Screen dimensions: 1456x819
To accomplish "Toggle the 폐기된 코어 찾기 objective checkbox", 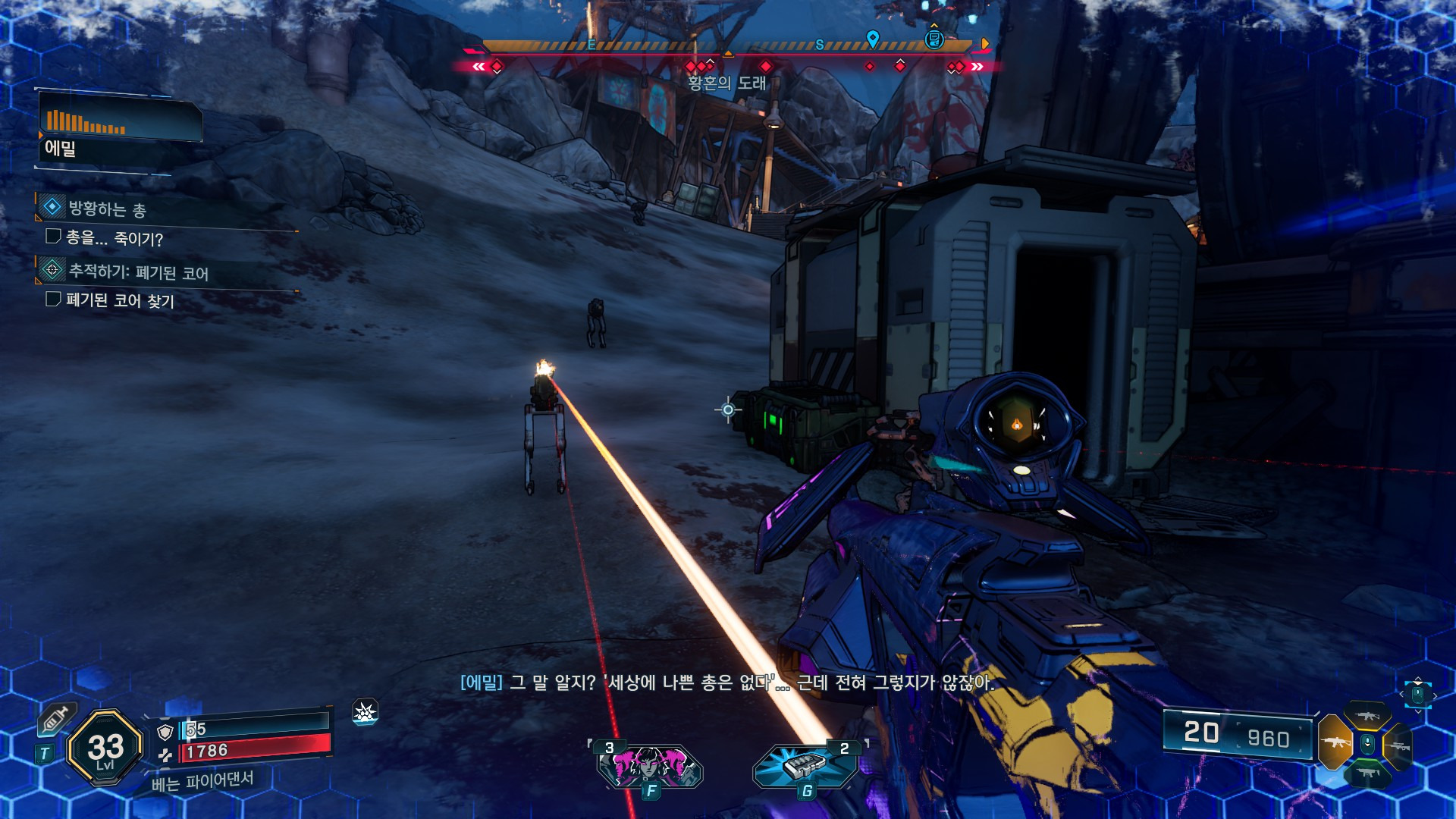I will click(x=53, y=300).
